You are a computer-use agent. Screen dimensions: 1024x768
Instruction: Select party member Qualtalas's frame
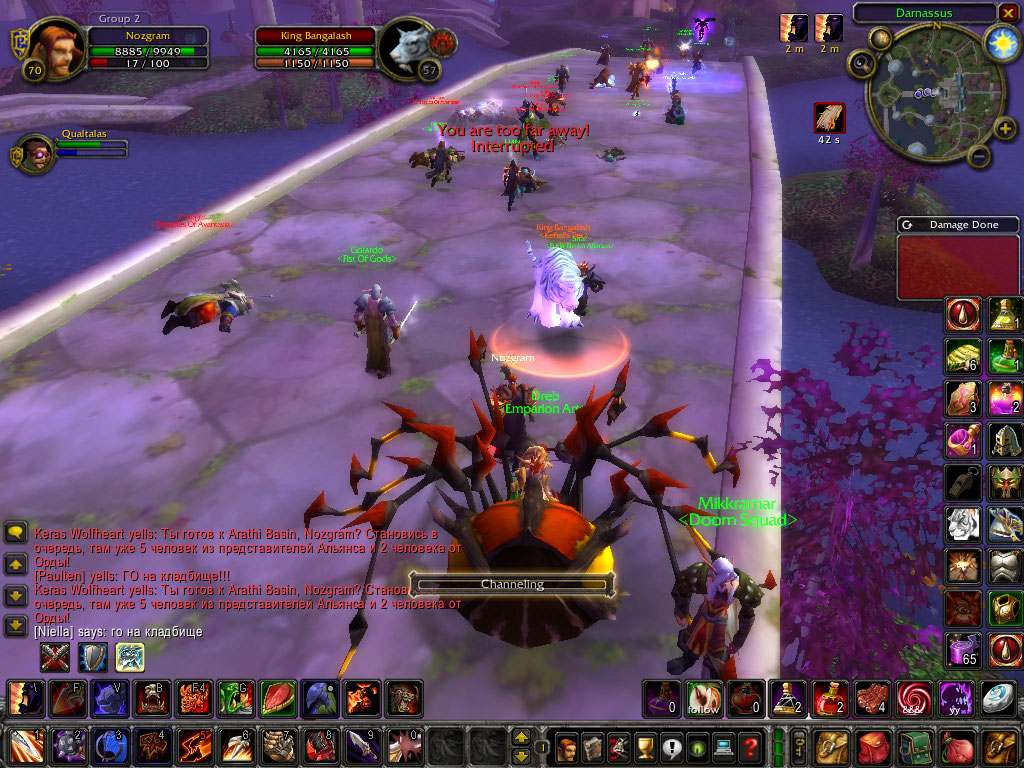[36, 153]
